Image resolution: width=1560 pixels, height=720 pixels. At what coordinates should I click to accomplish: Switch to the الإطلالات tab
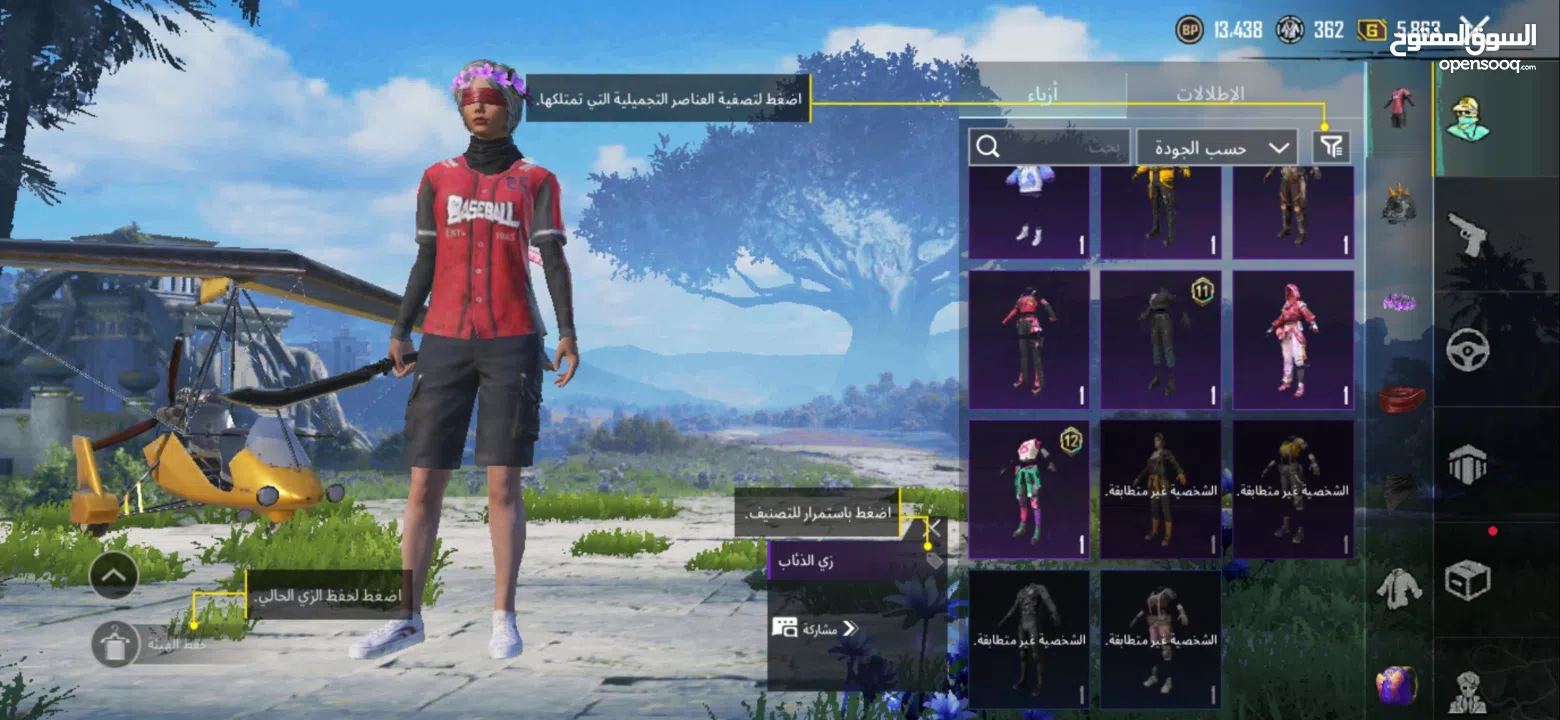1209,92
